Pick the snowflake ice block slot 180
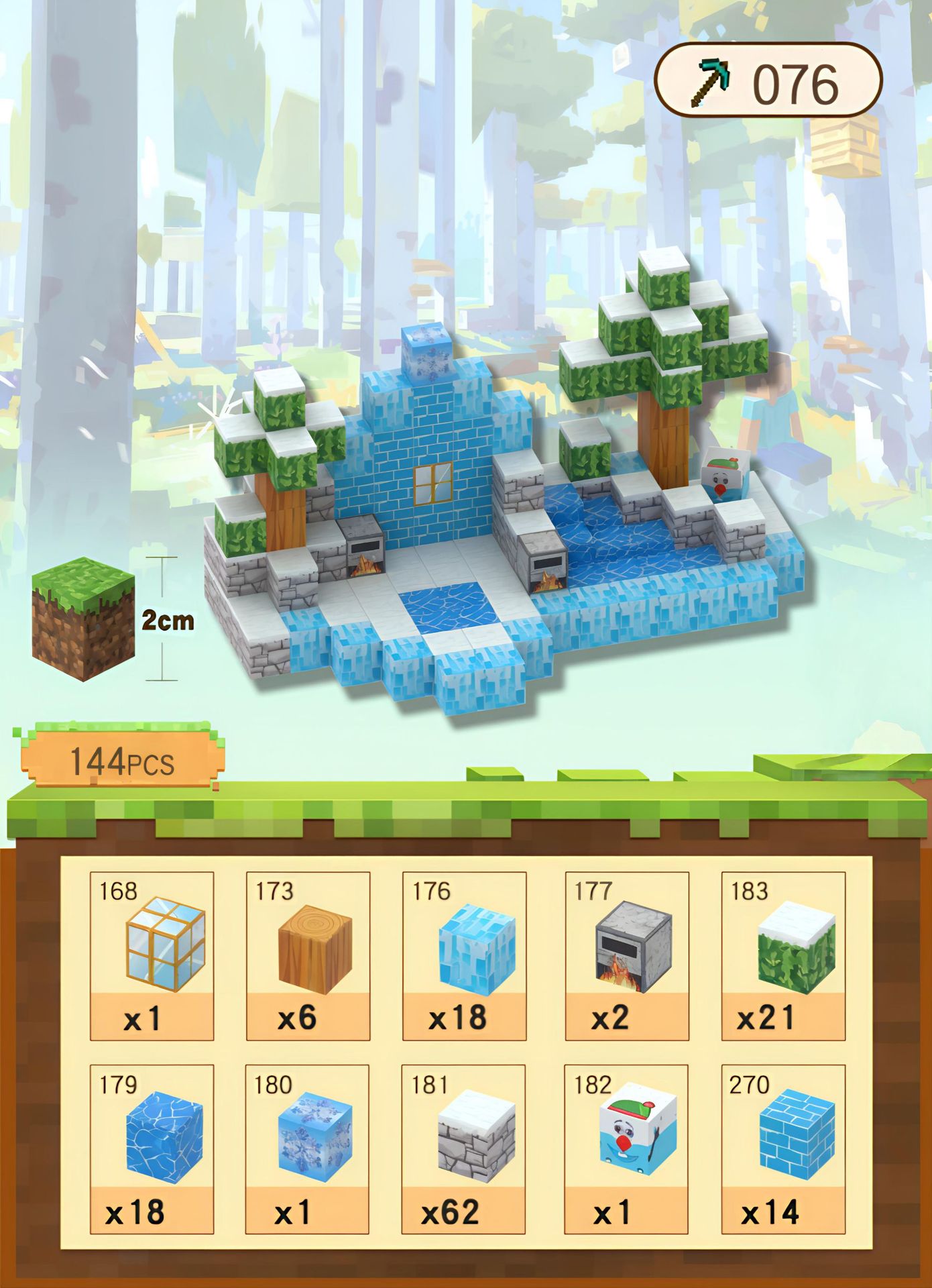The height and width of the screenshot is (1288, 932). coord(308,1148)
